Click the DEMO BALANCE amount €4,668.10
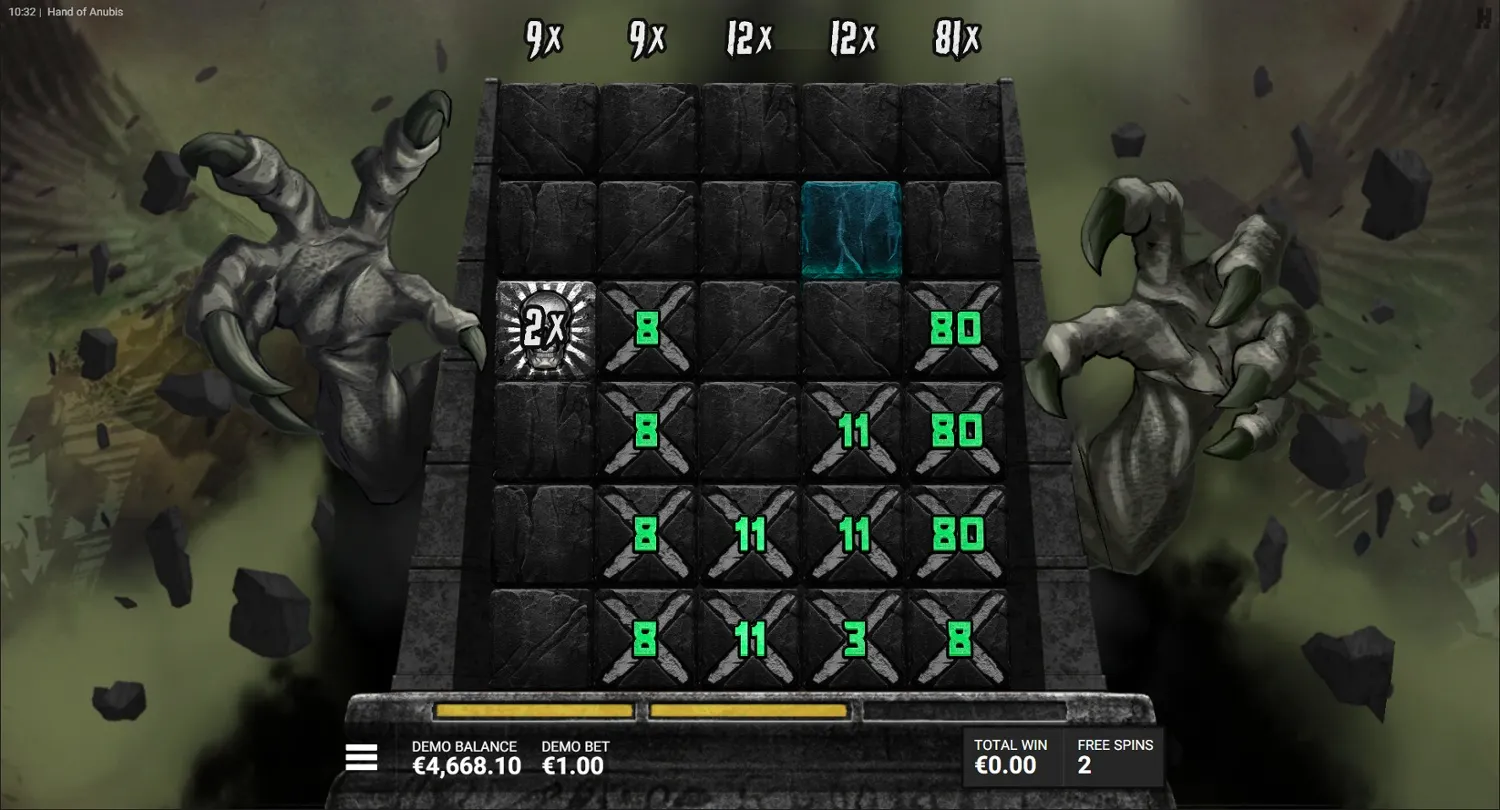1500x810 pixels. pos(466,766)
